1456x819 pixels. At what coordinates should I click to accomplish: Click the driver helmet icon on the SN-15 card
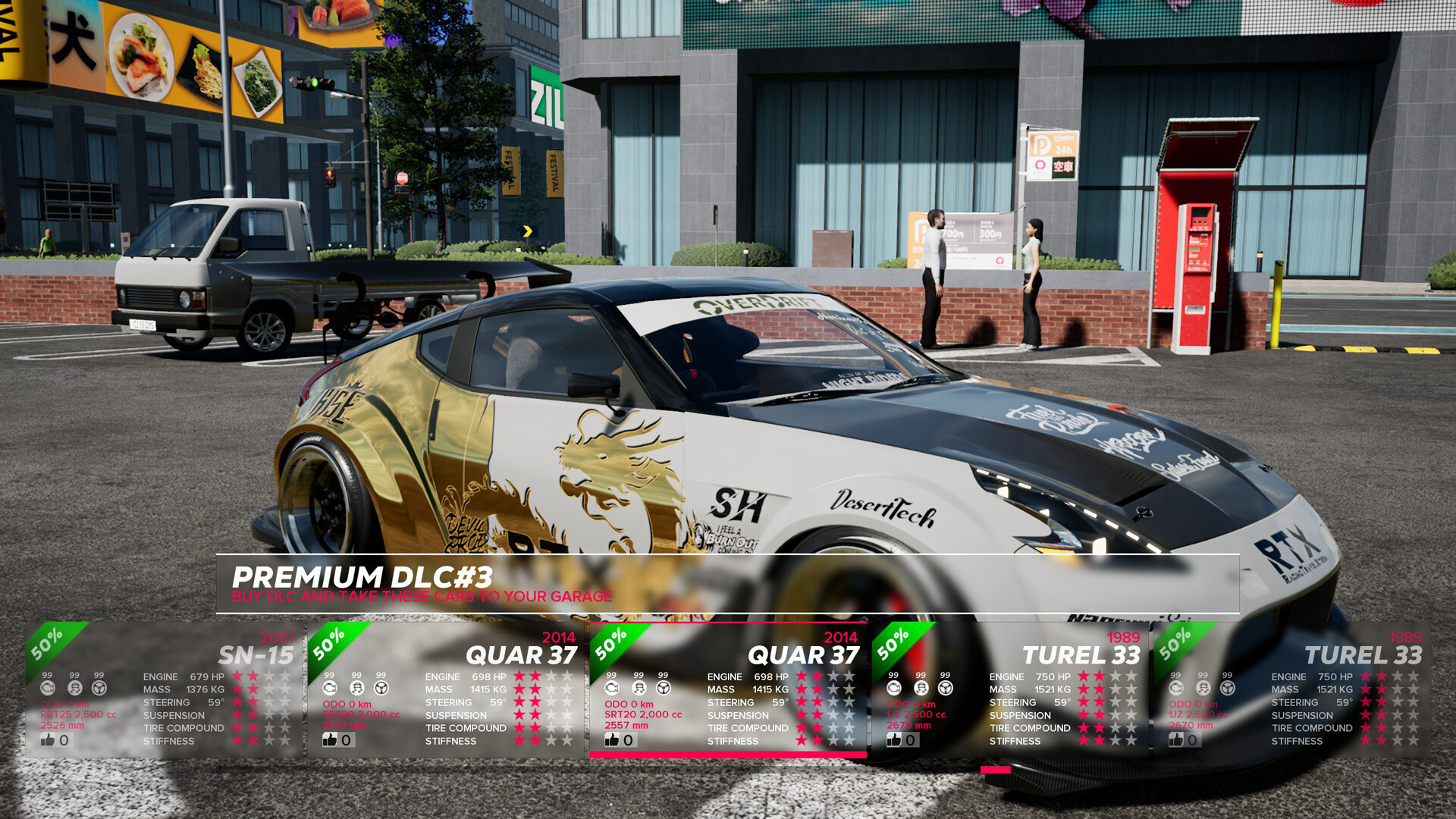tap(74, 688)
